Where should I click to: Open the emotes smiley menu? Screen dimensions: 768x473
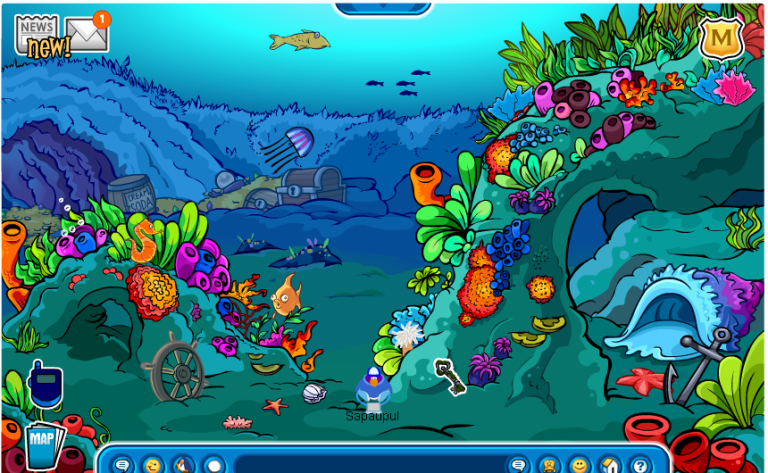(x=152, y=465)
